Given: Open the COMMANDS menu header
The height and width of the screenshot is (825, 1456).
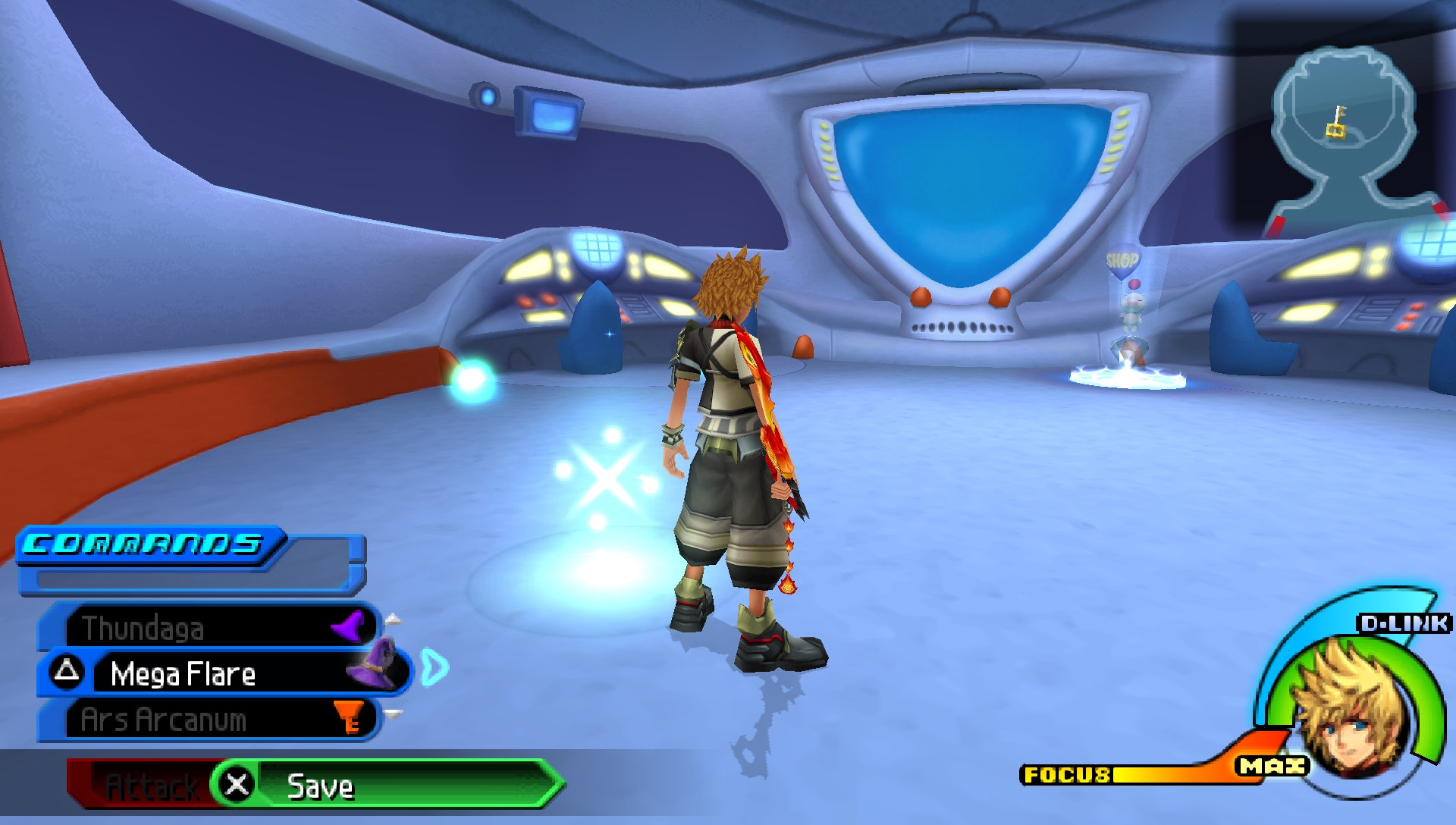Looking at the screenshot, I should point(144,542).
